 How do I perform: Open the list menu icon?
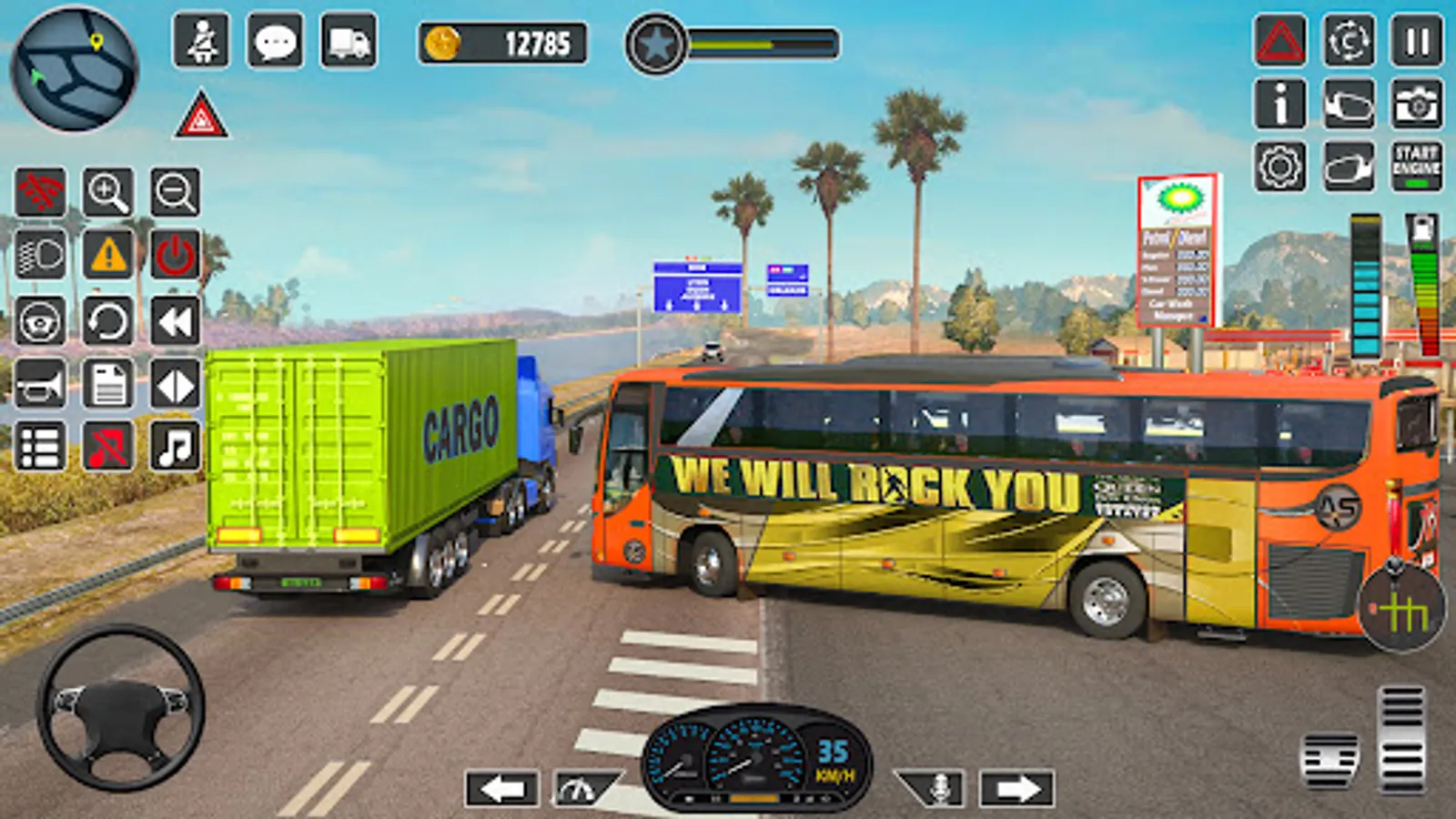40,446
